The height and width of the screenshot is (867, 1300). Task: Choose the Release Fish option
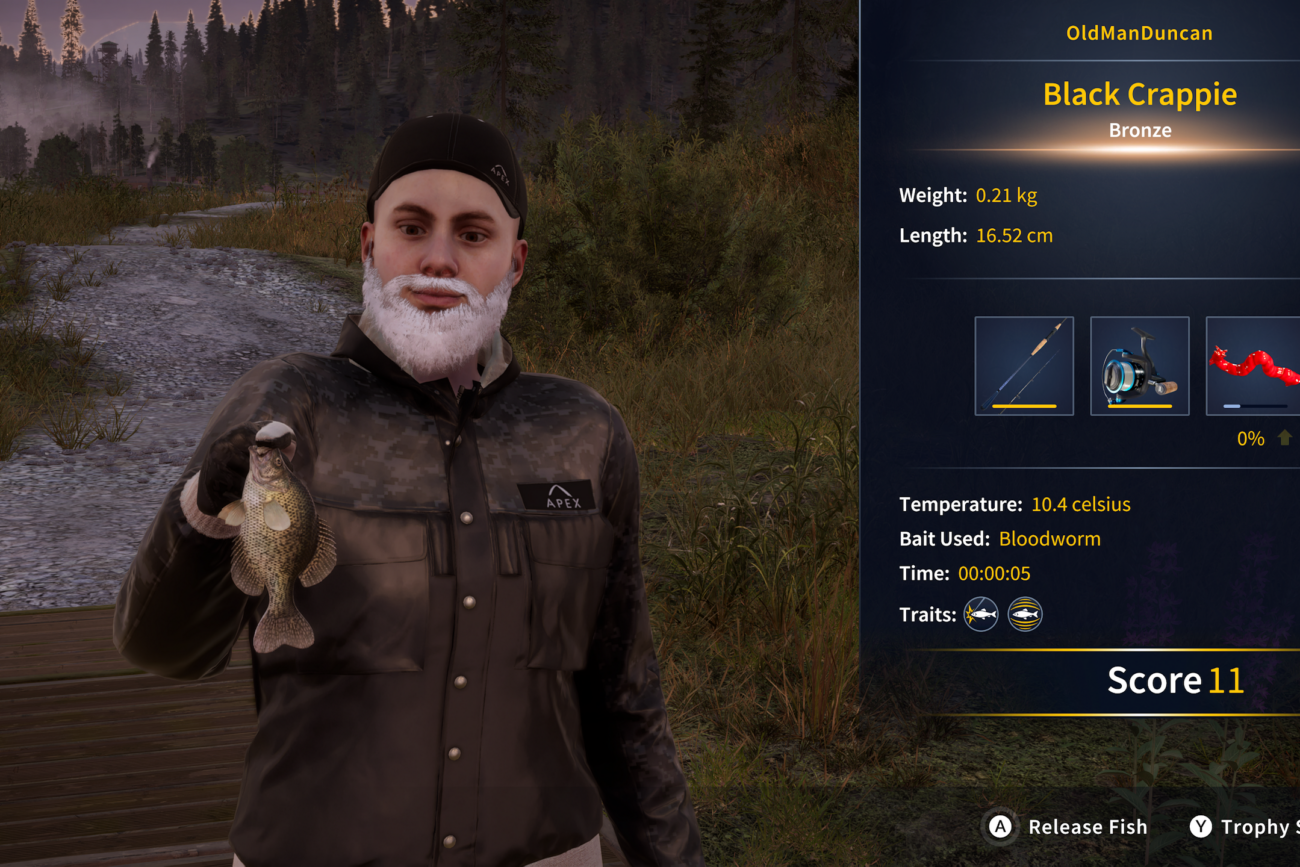click(1068, 827)
